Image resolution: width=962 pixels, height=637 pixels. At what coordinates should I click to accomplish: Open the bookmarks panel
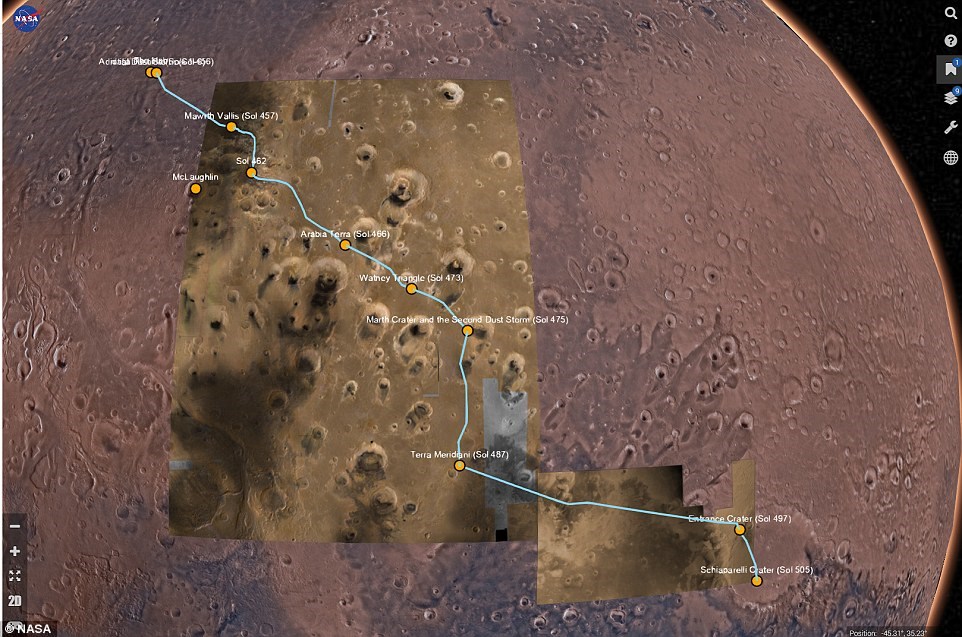[949, 70]
